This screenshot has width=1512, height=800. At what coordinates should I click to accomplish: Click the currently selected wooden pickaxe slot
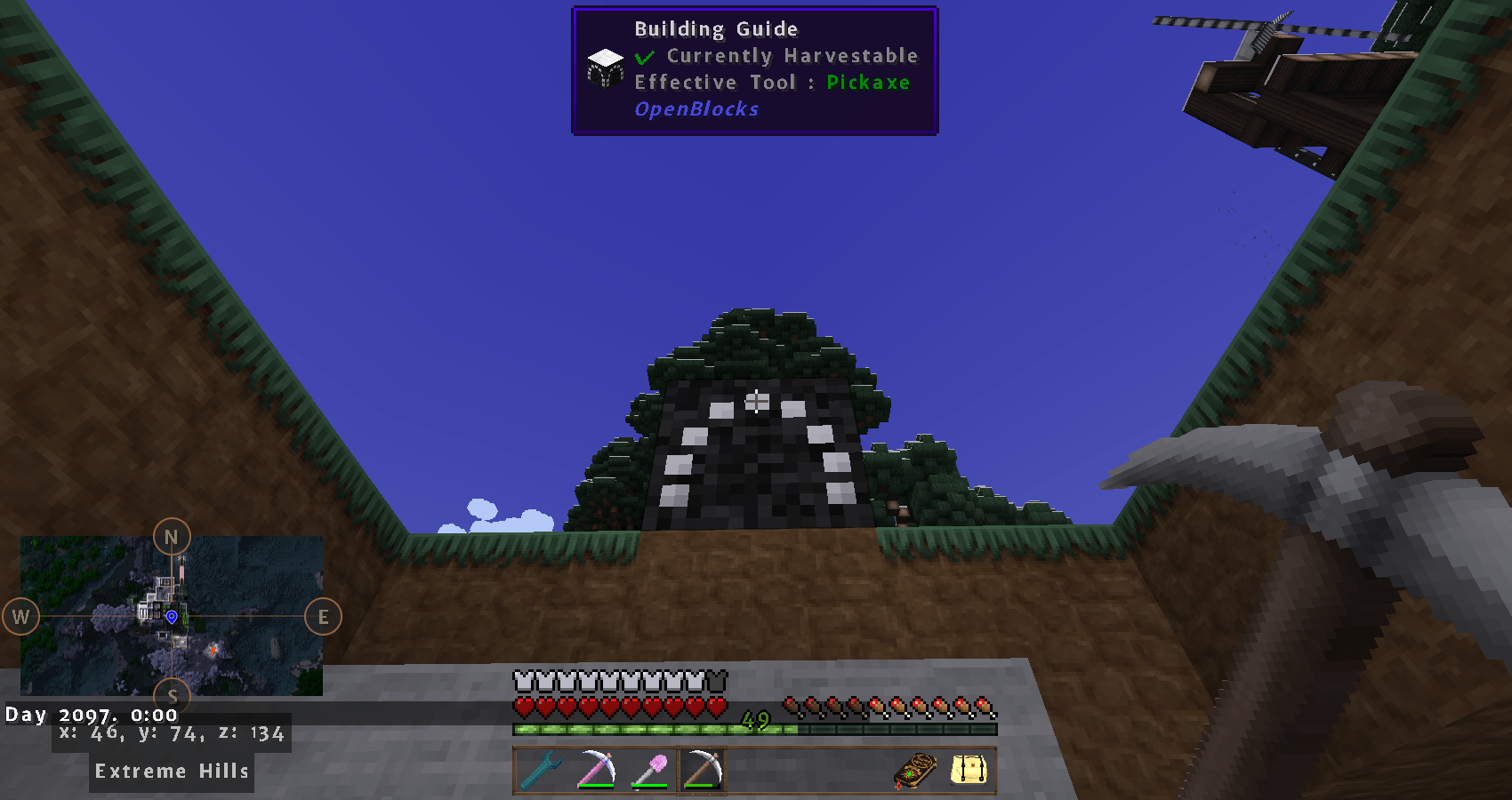pyautogui.click(x=702, y=770)
